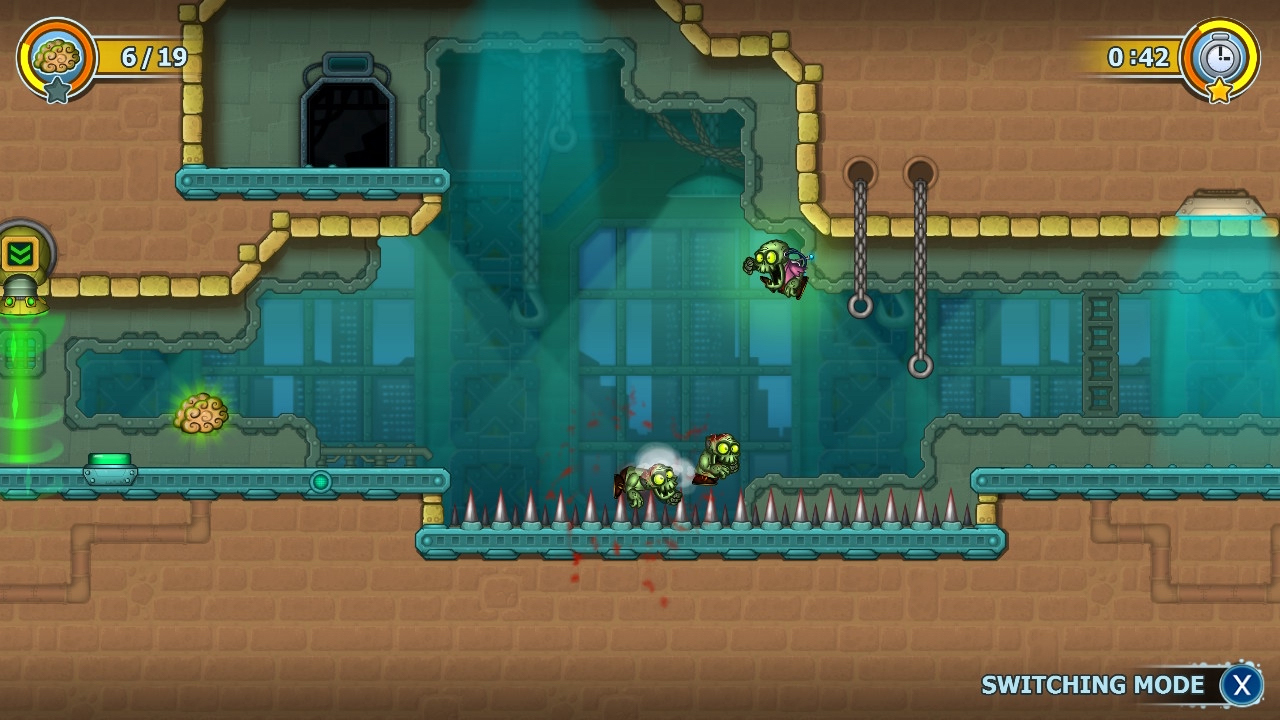Click the X button badge for Switching Mode
The height and width of the screenshot is (720, 1280).
(x=1242, y=685)
